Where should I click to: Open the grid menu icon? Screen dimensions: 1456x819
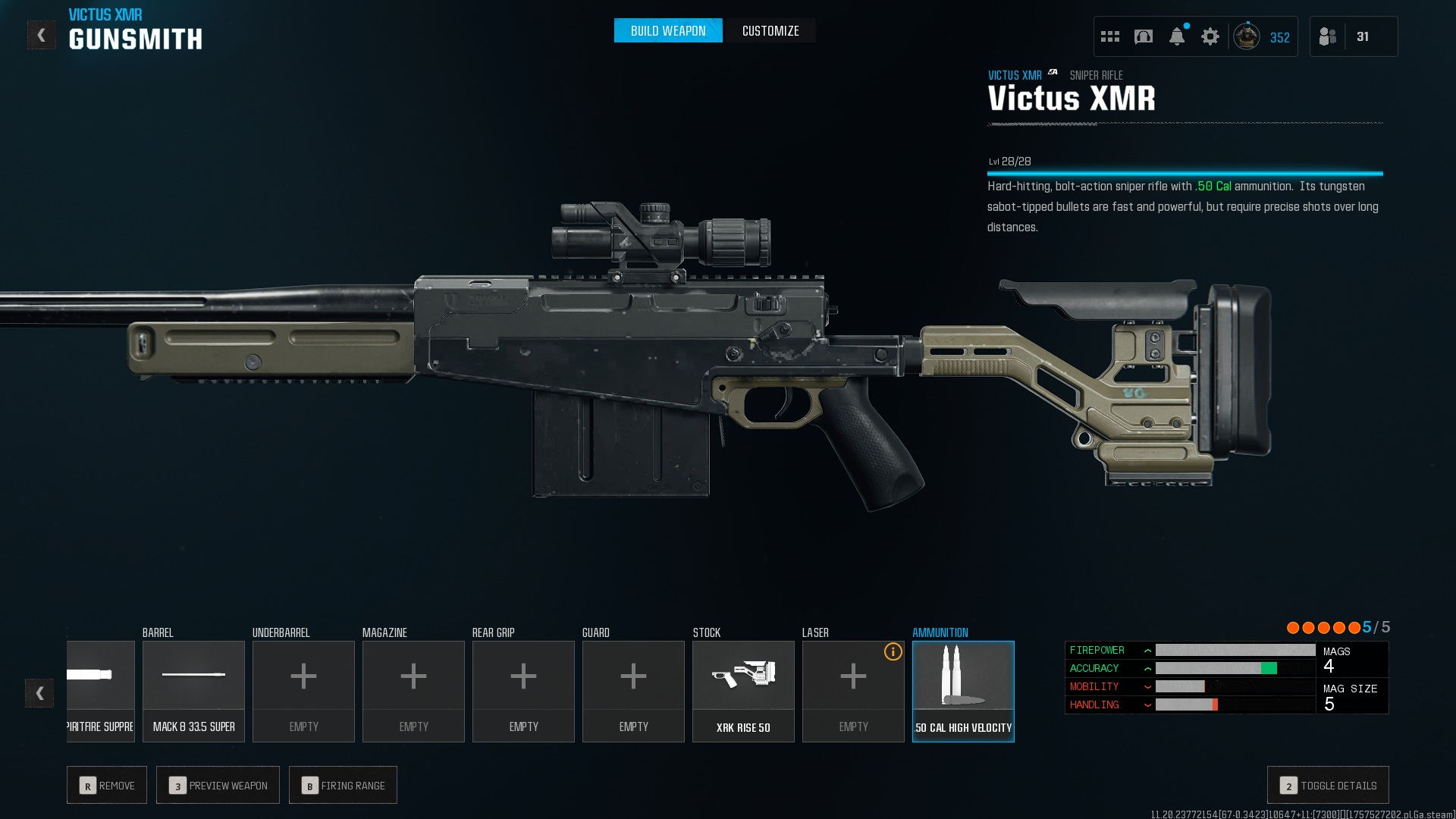[x=1109, y=36]
